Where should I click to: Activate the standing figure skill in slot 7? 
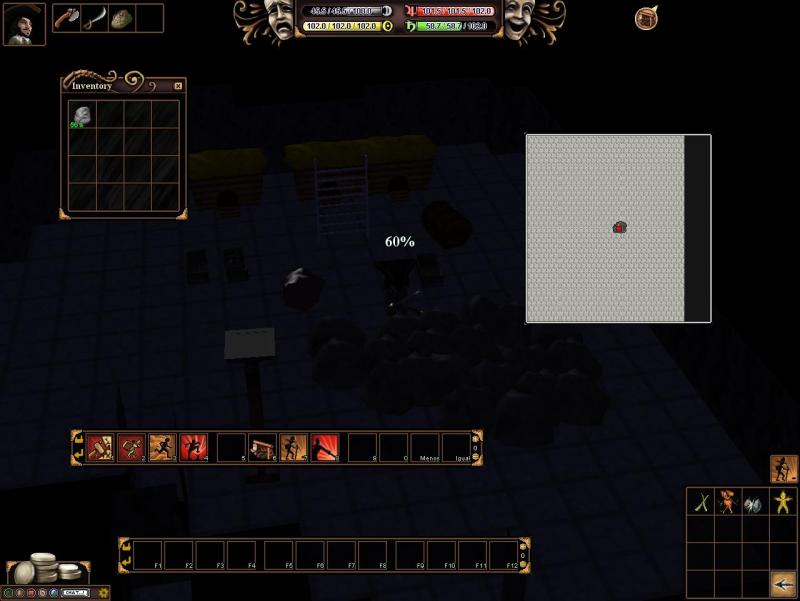point(294,446)
